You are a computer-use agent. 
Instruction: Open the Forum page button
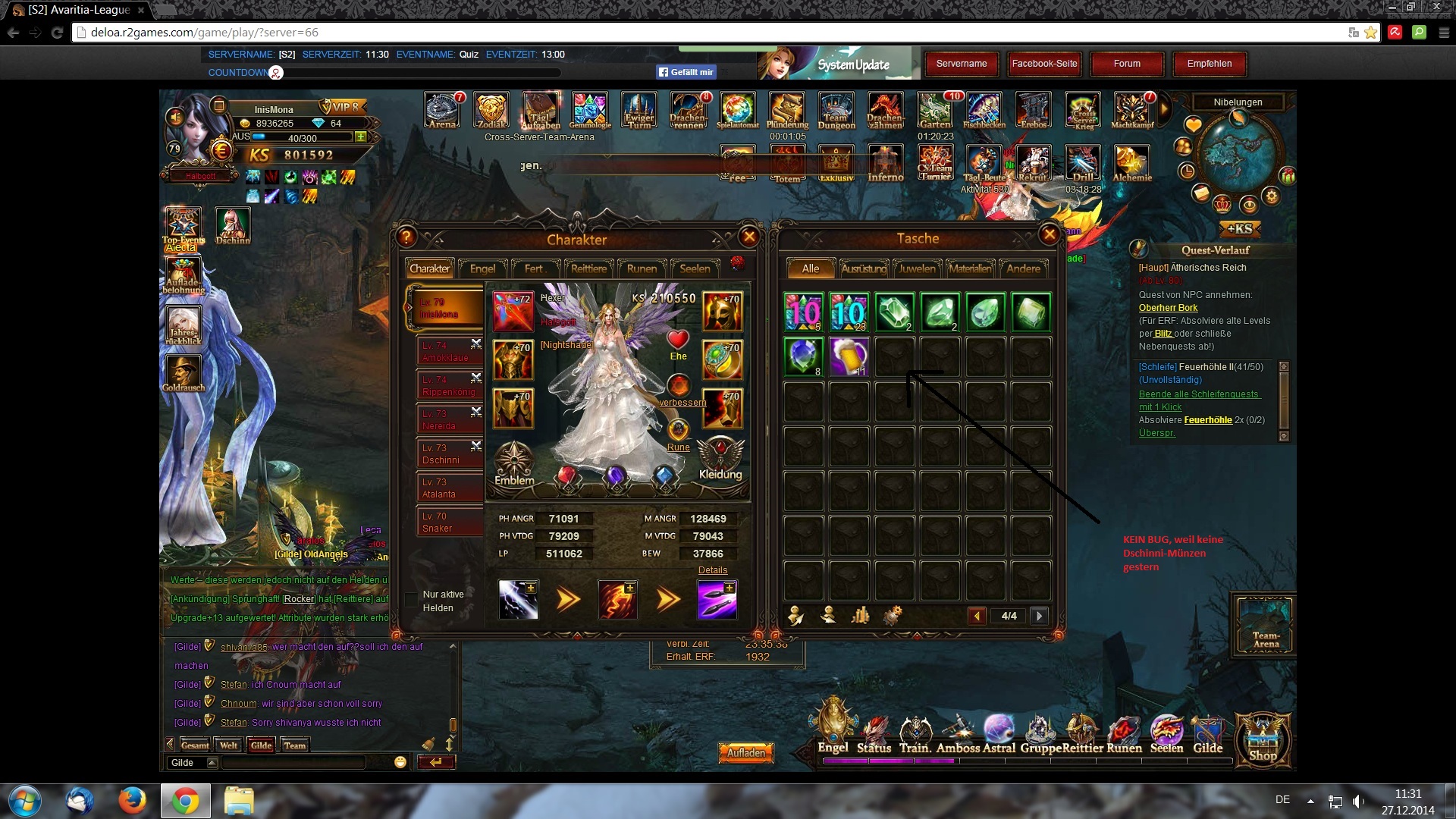coord(1127,64)
